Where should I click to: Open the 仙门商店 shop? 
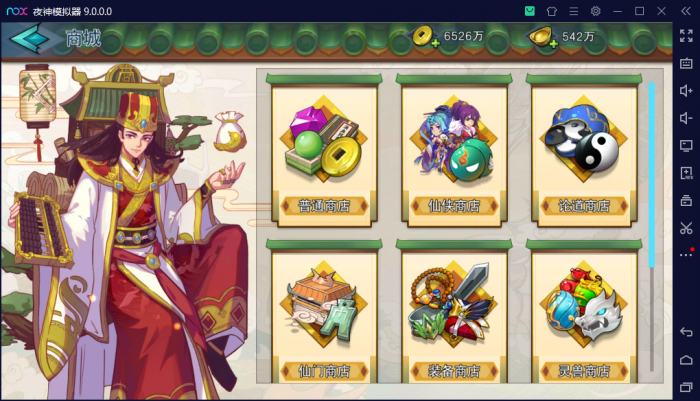click(324, 312)
